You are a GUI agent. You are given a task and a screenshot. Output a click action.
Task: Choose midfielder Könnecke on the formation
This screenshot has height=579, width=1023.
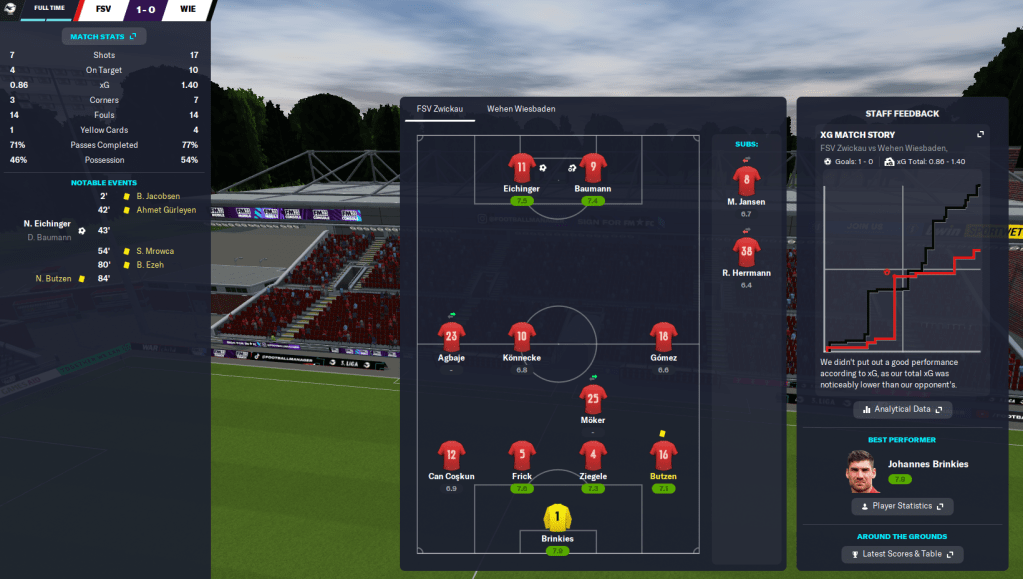point(522,337)
